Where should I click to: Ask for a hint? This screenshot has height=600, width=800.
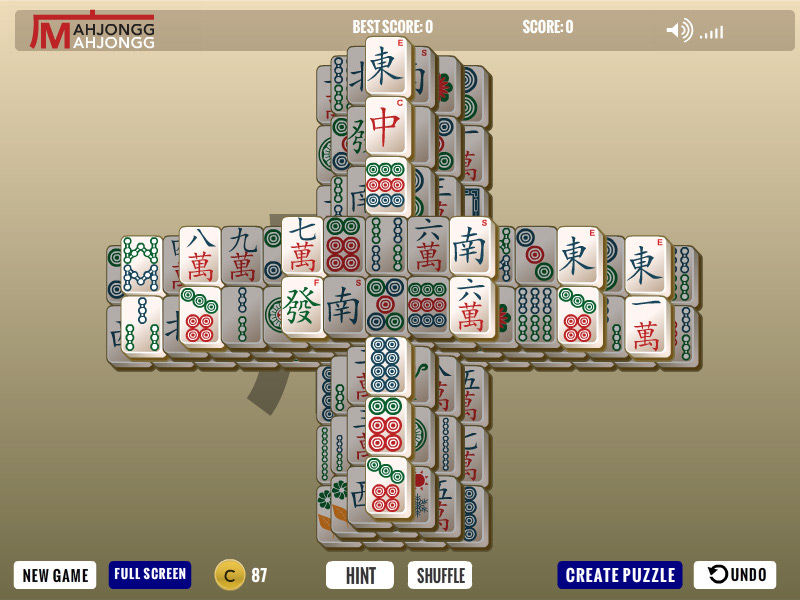(x=361, y=575)
